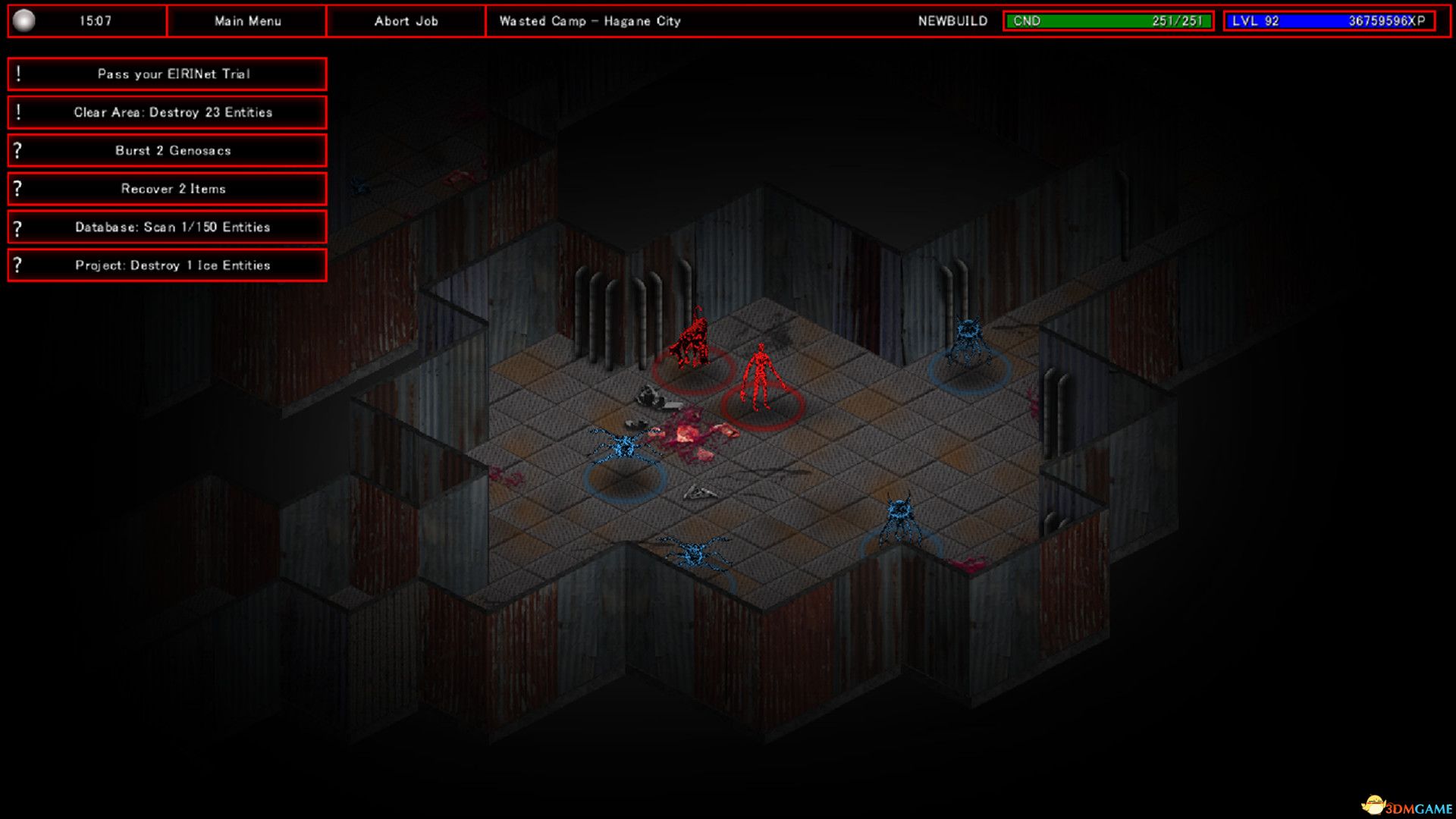The image size is (1456, 819).
Task: Click the grey orb icon beside the clock
Action: 24,20
